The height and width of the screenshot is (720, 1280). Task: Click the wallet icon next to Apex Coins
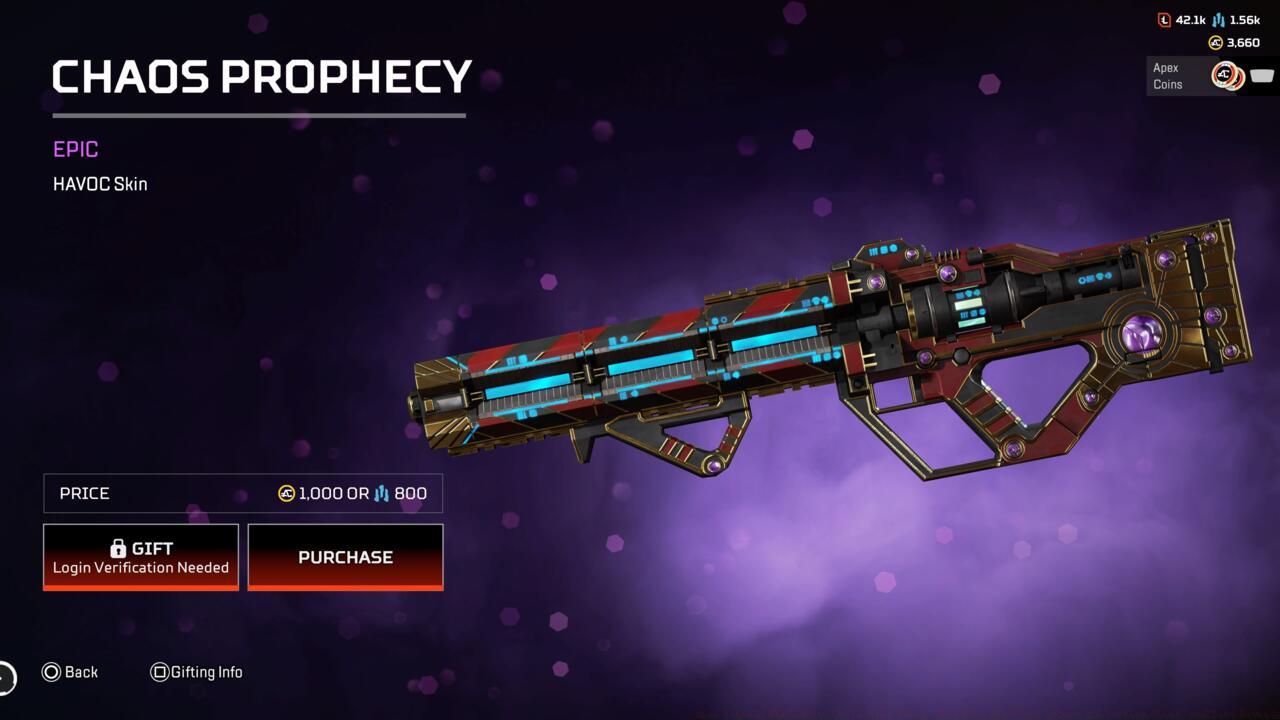point(1261,74)
